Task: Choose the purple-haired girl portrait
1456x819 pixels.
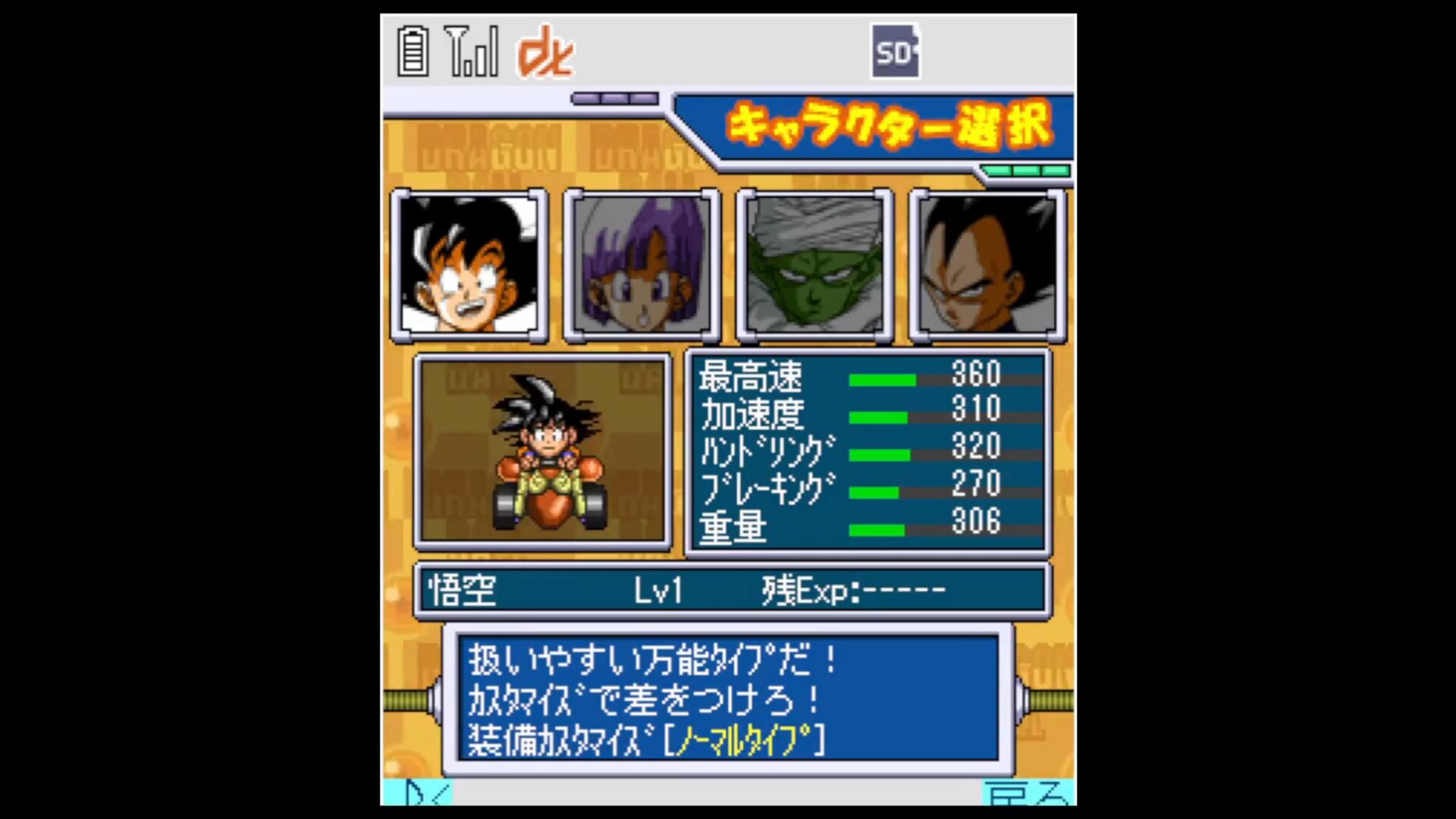Action: tap(642, 264)
